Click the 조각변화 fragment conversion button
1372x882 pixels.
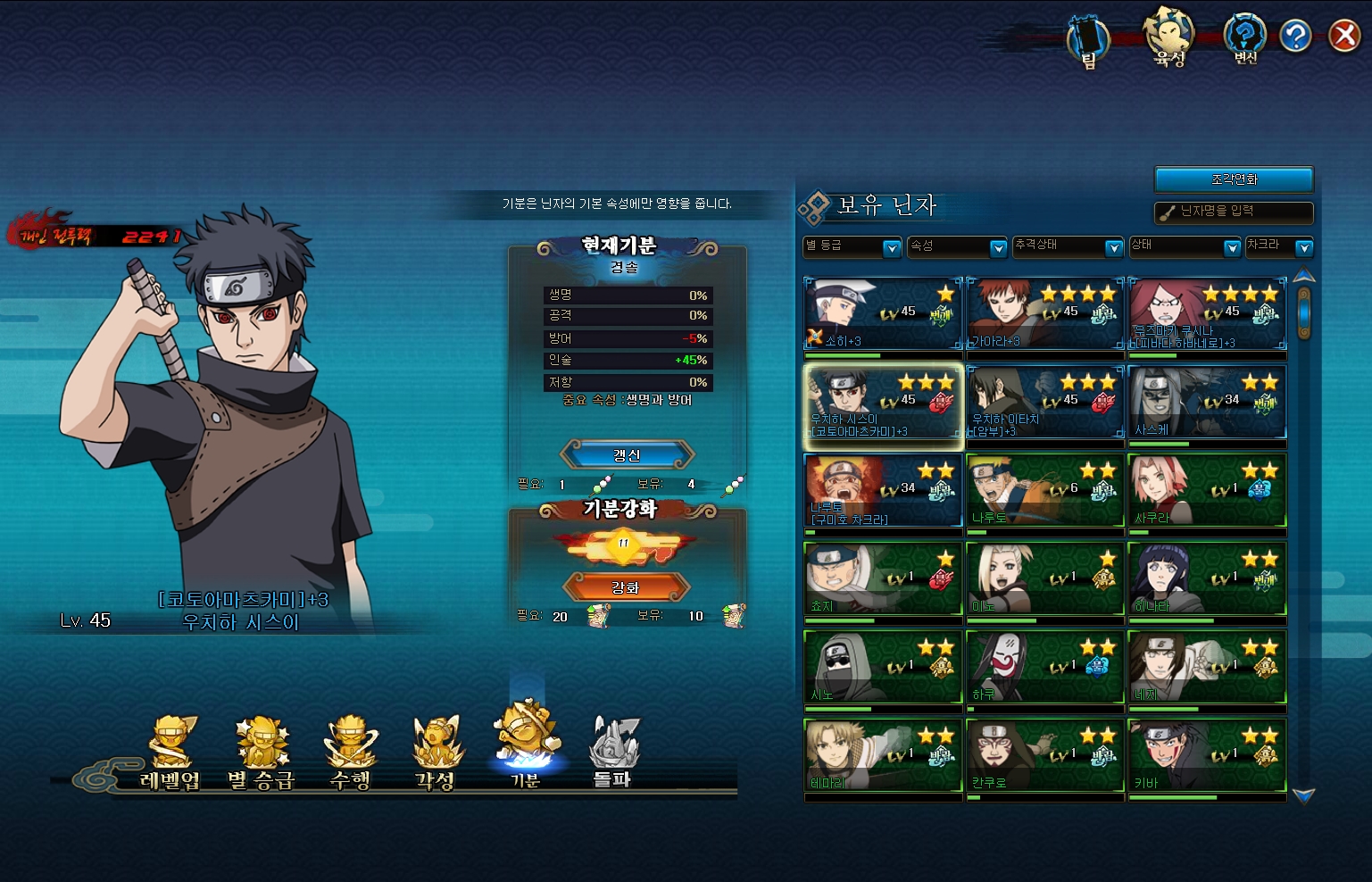[x=1234, y=179]
